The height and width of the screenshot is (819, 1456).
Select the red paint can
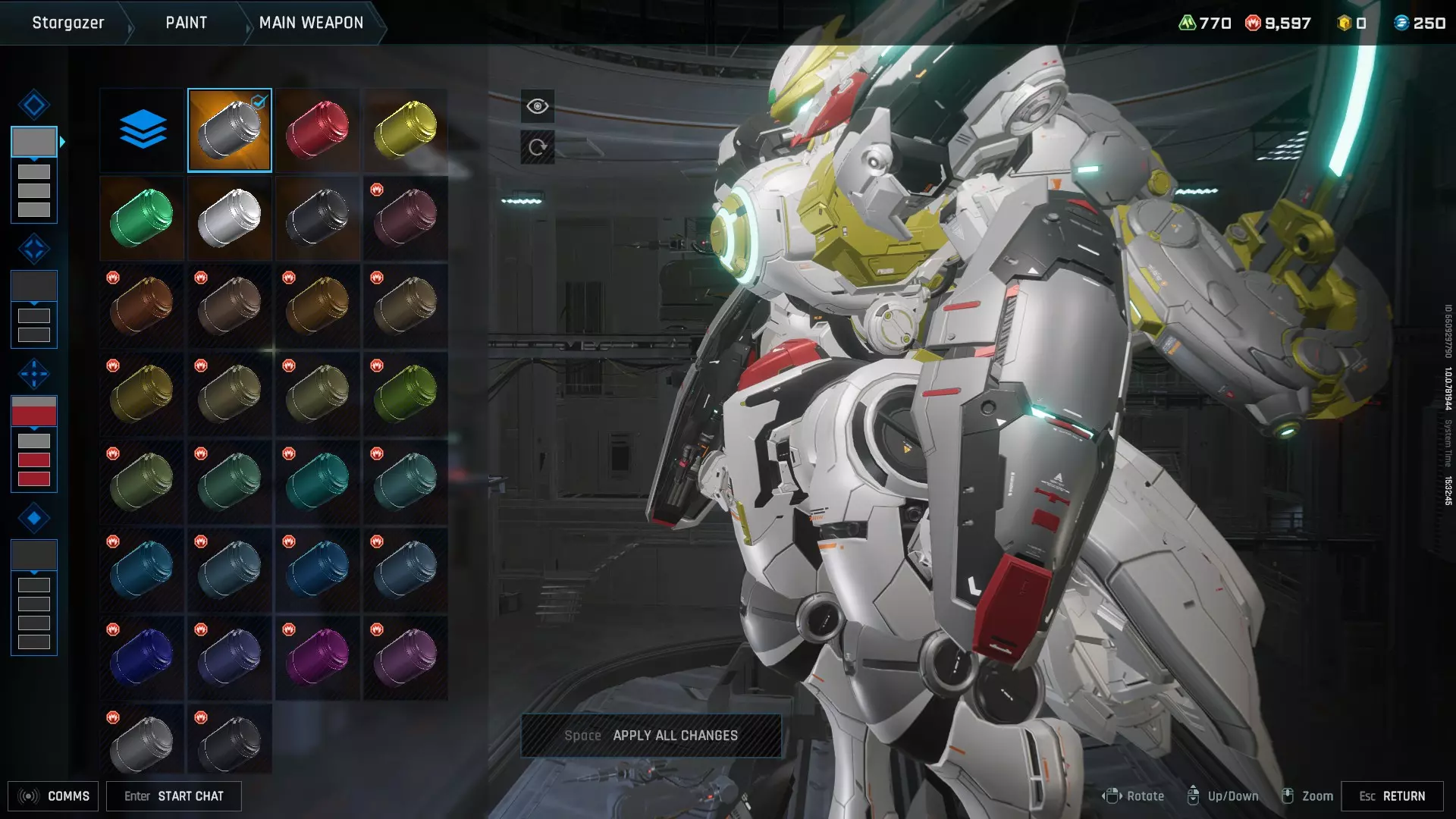point(317,130)
